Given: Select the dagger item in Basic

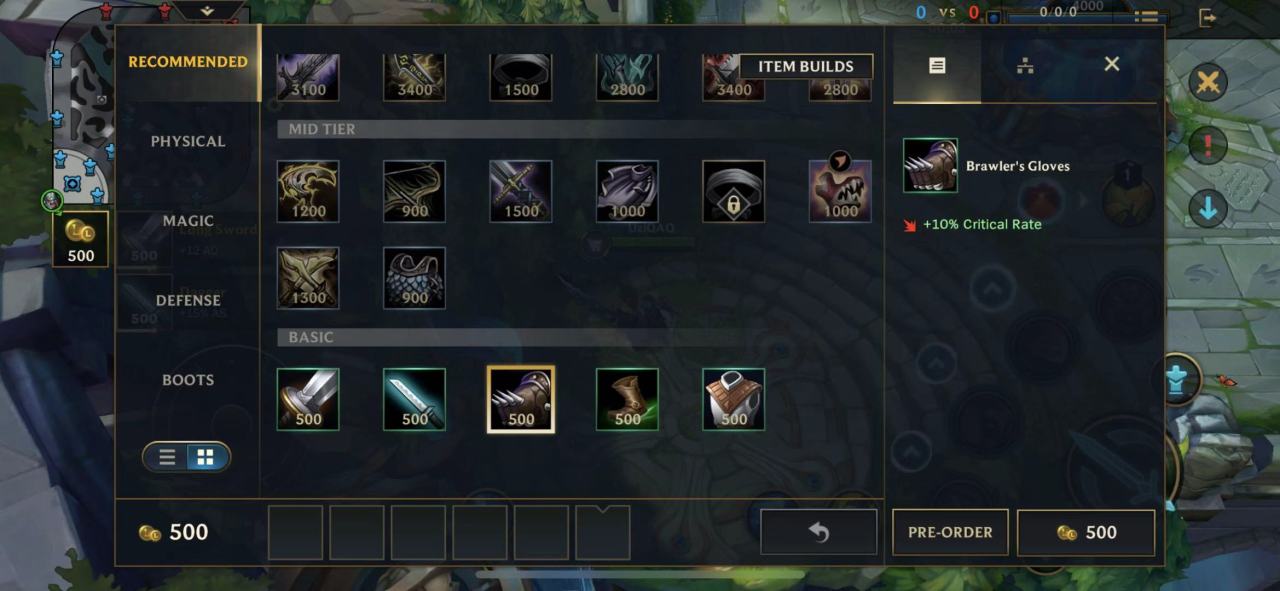Looking at the screenshot, I should point(414,399).
